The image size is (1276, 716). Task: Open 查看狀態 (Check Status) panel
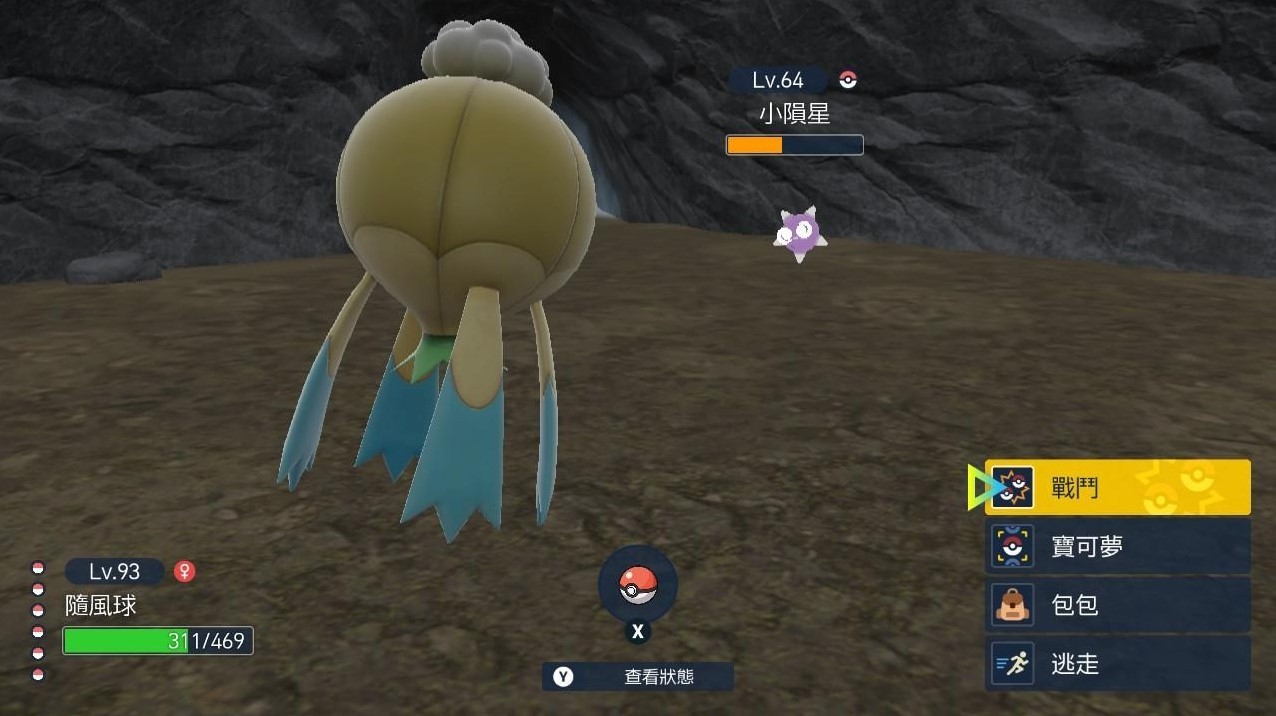pyautogui.click(x=638, y=677)
